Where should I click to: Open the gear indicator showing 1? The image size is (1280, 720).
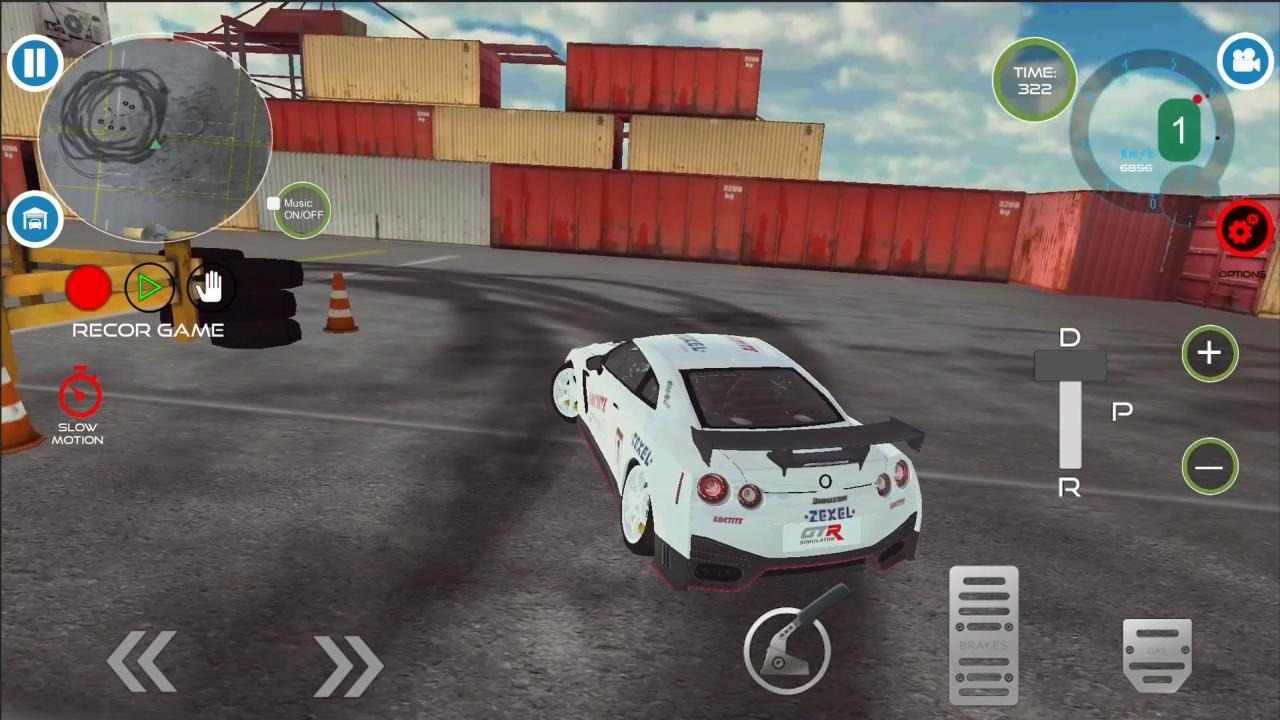coord(1180,130)
